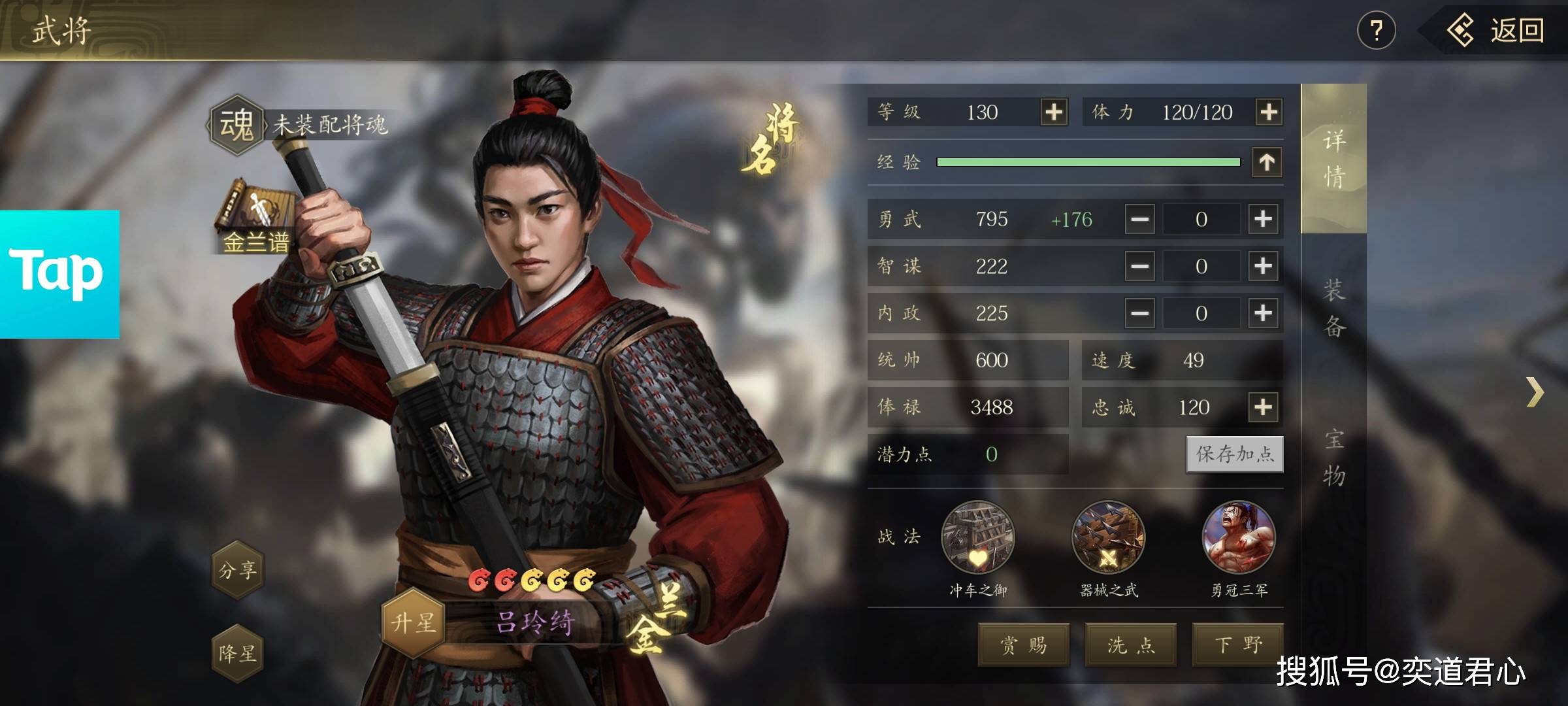Click the experience bar up-arrow button
The image size is (1568, 706).
click(1267, 162)
